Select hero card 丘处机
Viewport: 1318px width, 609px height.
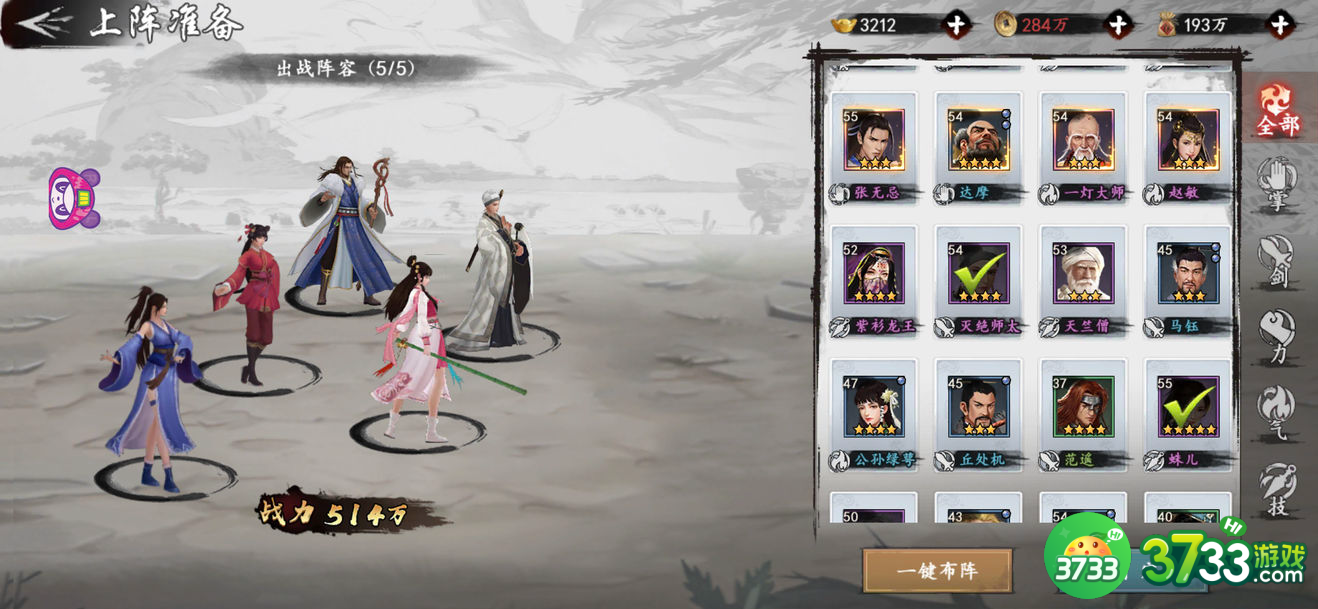click(x=979, y=407)
